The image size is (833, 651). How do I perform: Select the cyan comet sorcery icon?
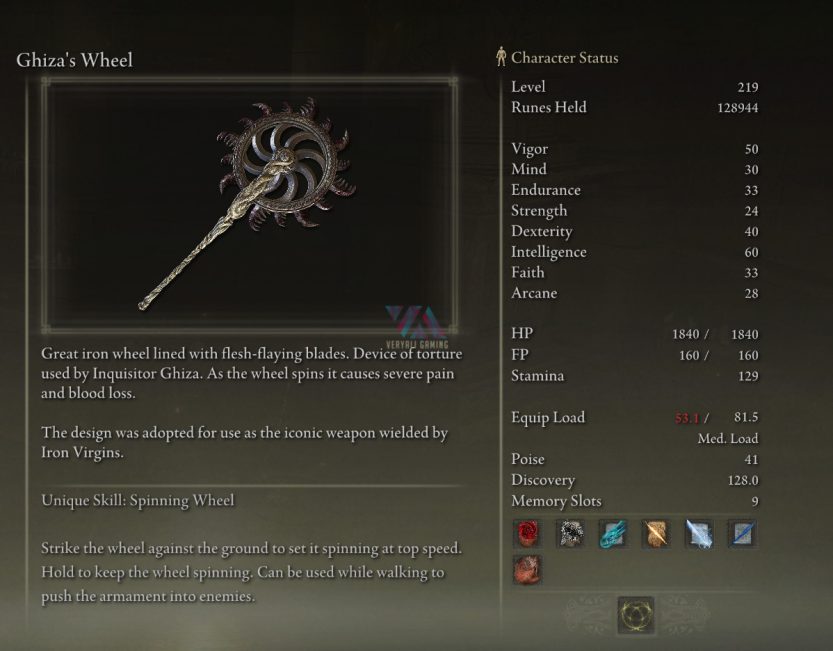click(613, 534)
